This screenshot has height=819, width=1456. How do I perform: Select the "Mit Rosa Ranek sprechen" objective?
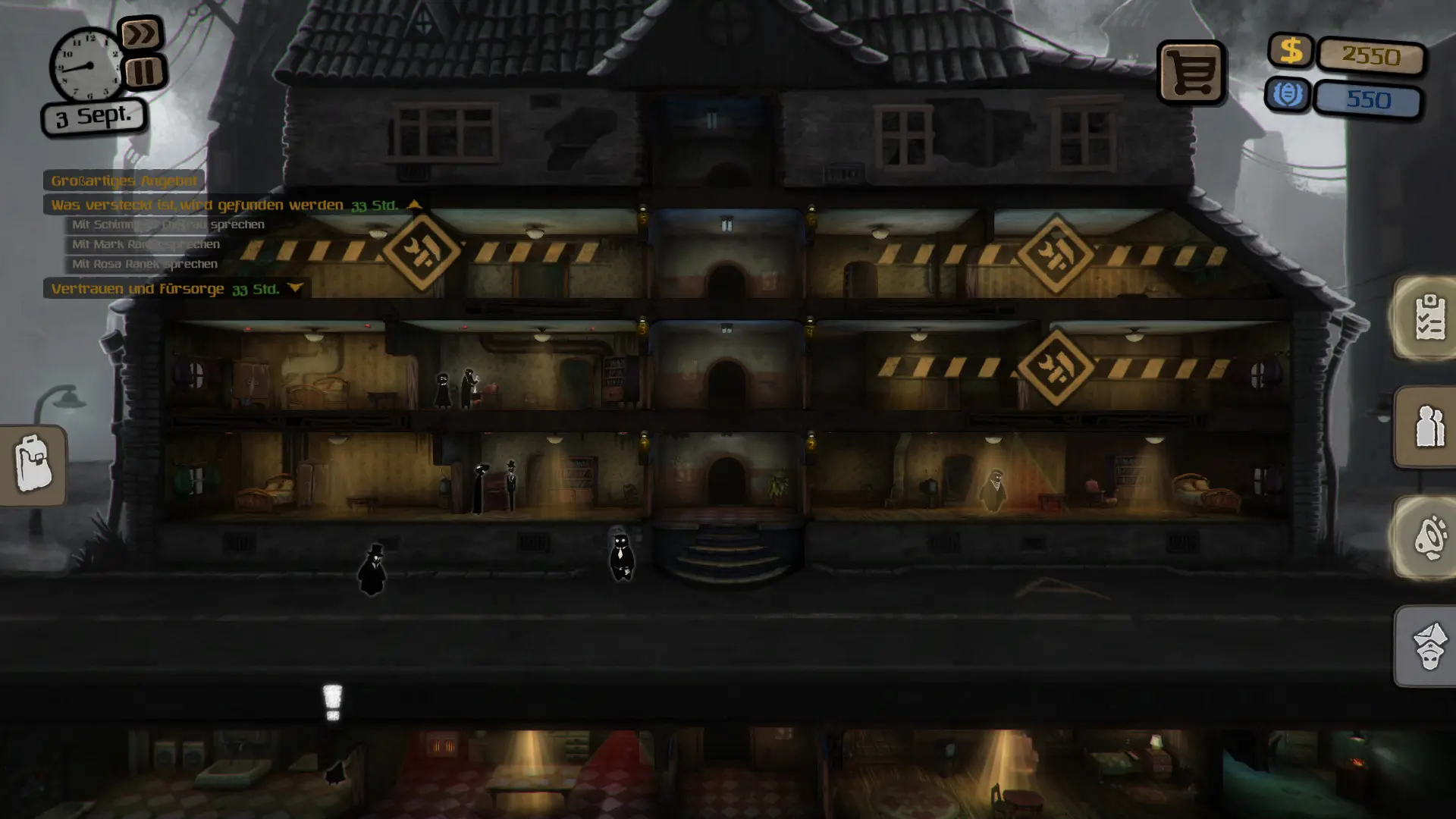click(x=144, y=264)
